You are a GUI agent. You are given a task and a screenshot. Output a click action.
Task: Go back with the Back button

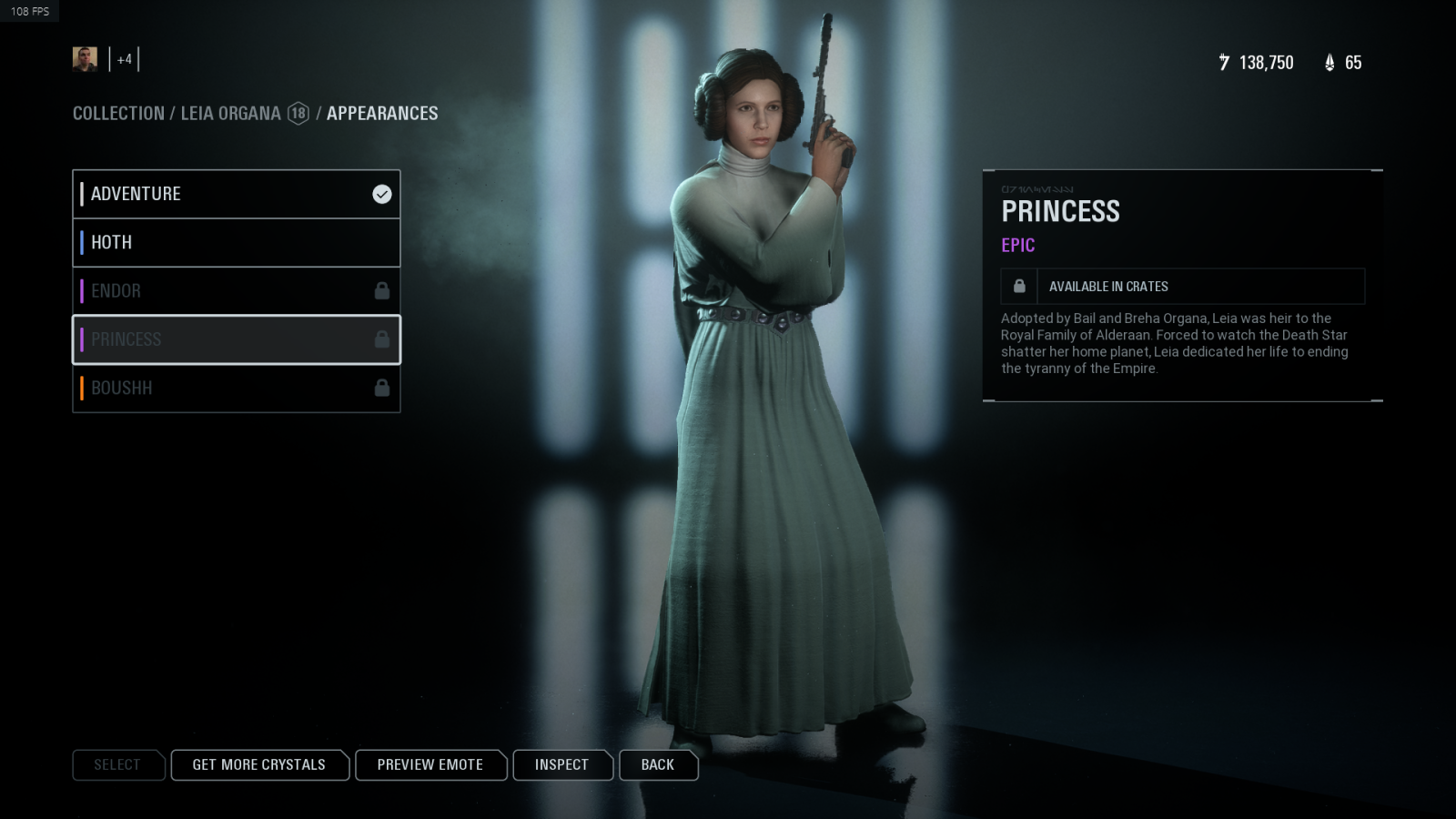coord(657,765)
